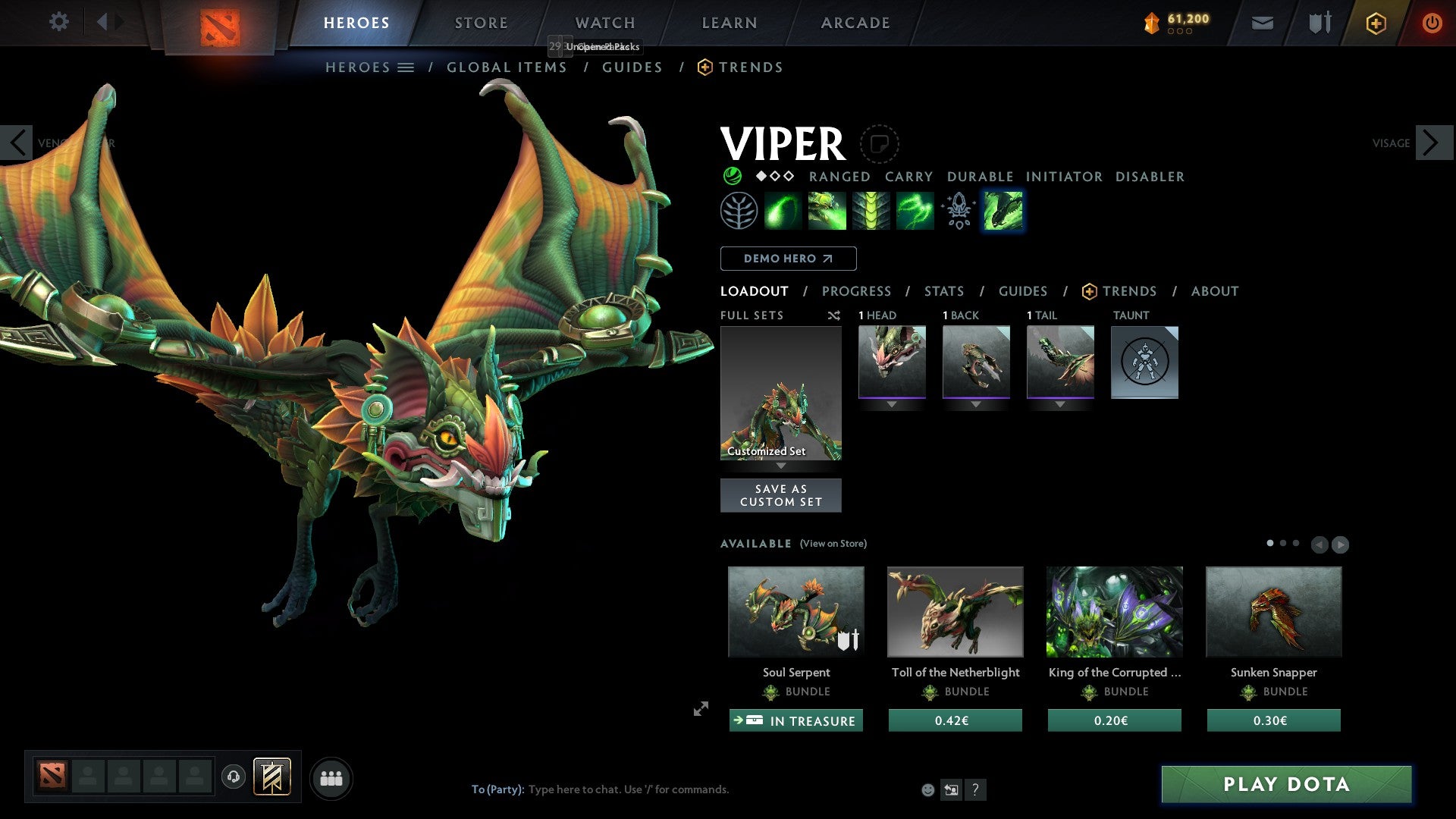Screen dimensions: 1456x819
Task: Expand the Heroes hamburger menu
Action: tap(406, 67)
